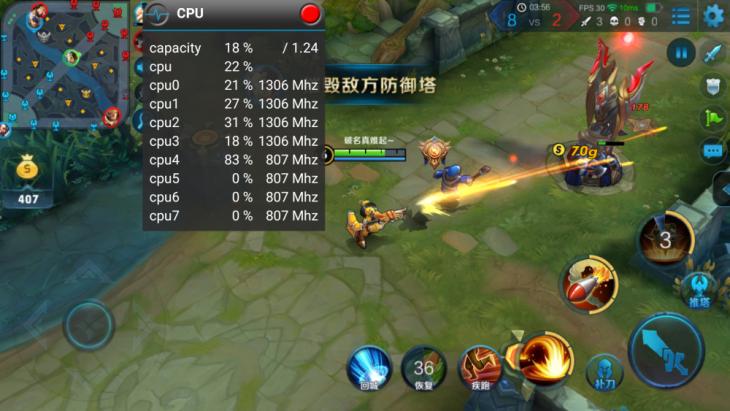Tap the blue pause button
This screenshot has width=730, height=411.
(x=681, y=52)
